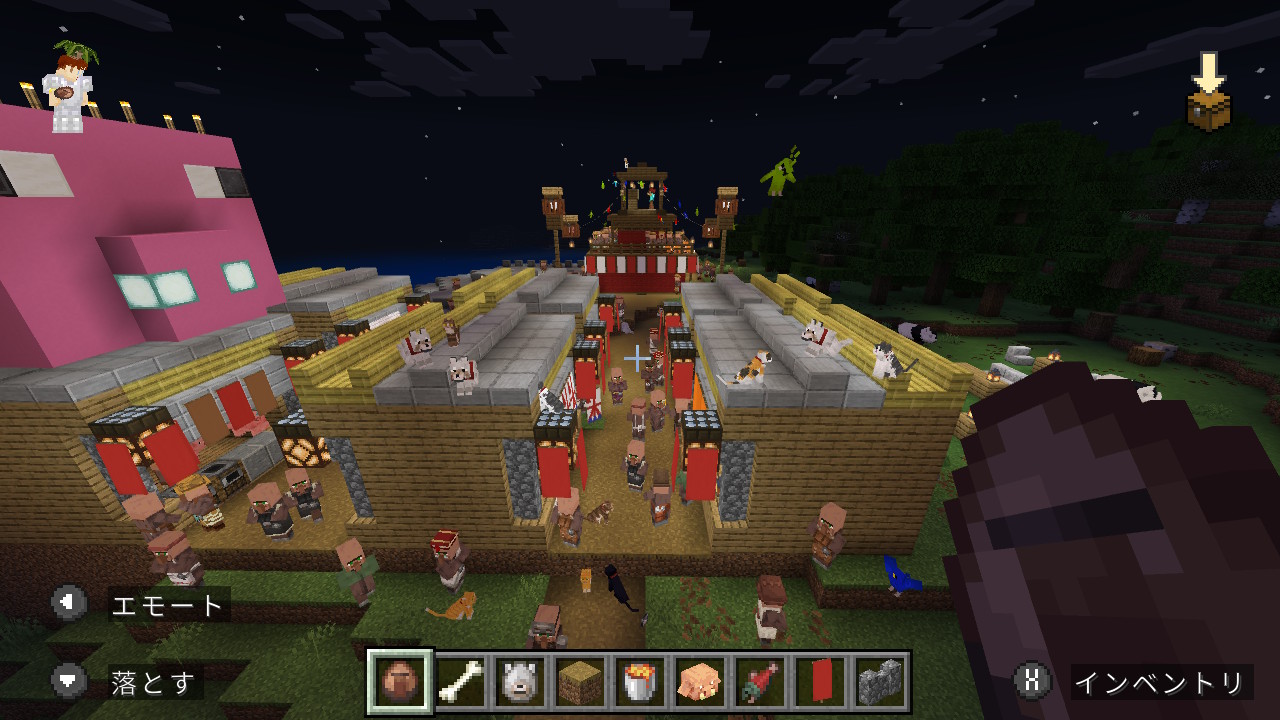This screenshot has width=1280, height=720.
Task: Select the grass-topped dirt block slot
Action: pos(580,682)
